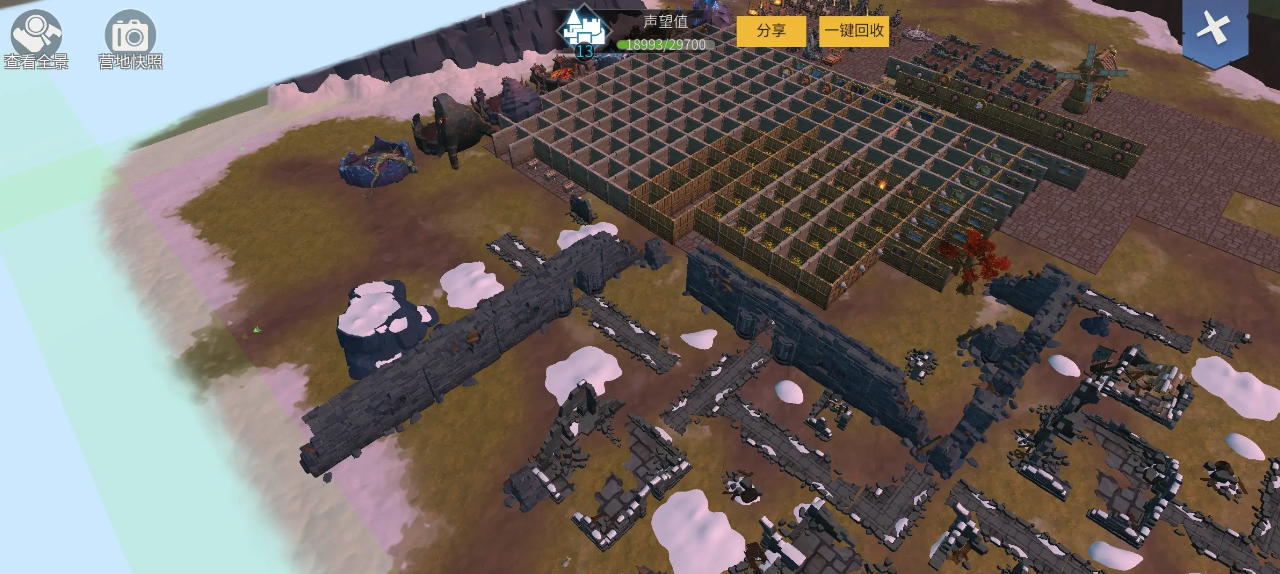The image size is (1280, 574).
Task: Take a 营地快照 camp snapshot
Action: (130, 37)
